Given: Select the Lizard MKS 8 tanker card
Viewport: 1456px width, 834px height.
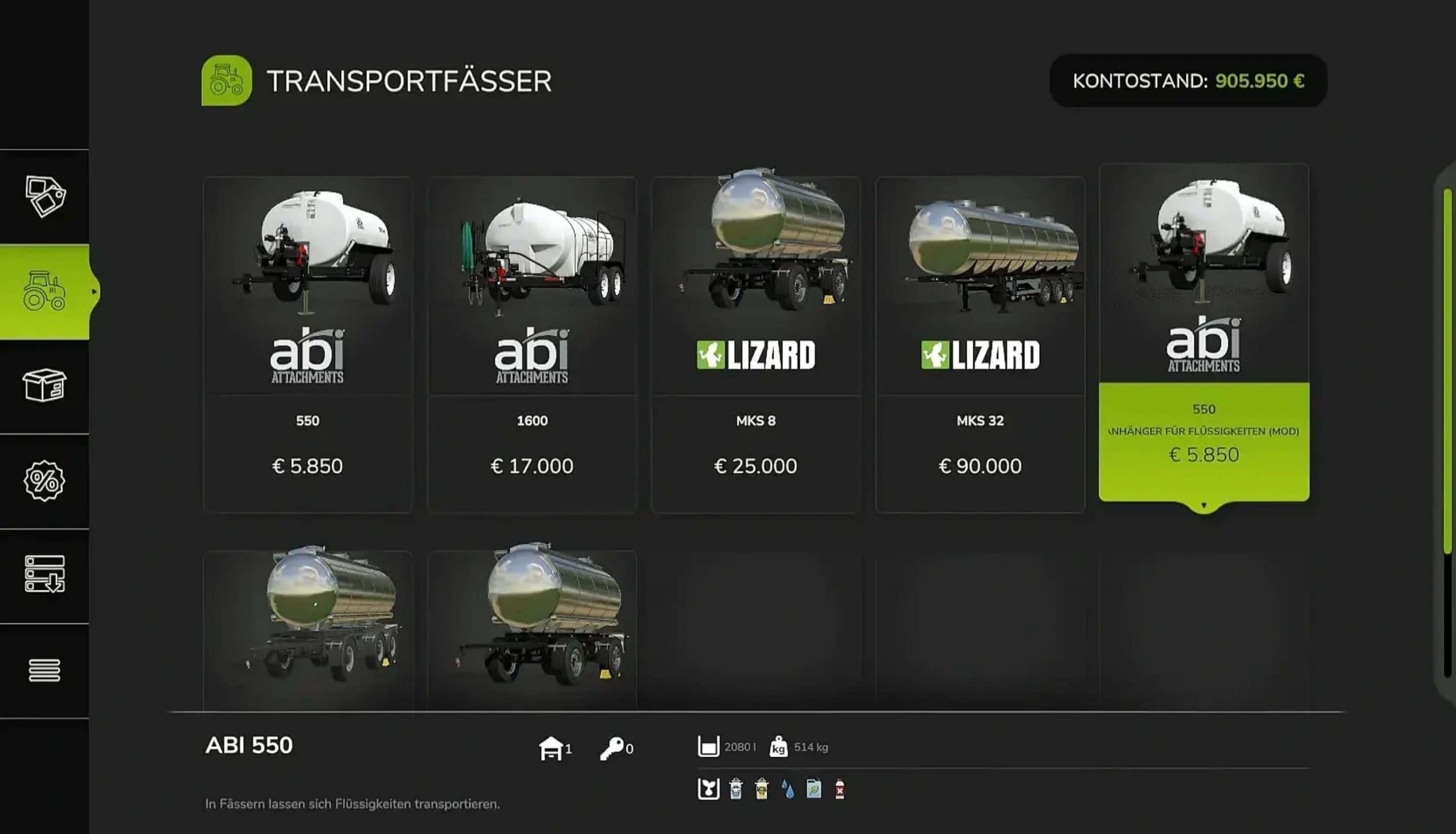Looking at the screenshot, I should coord(756,344).
